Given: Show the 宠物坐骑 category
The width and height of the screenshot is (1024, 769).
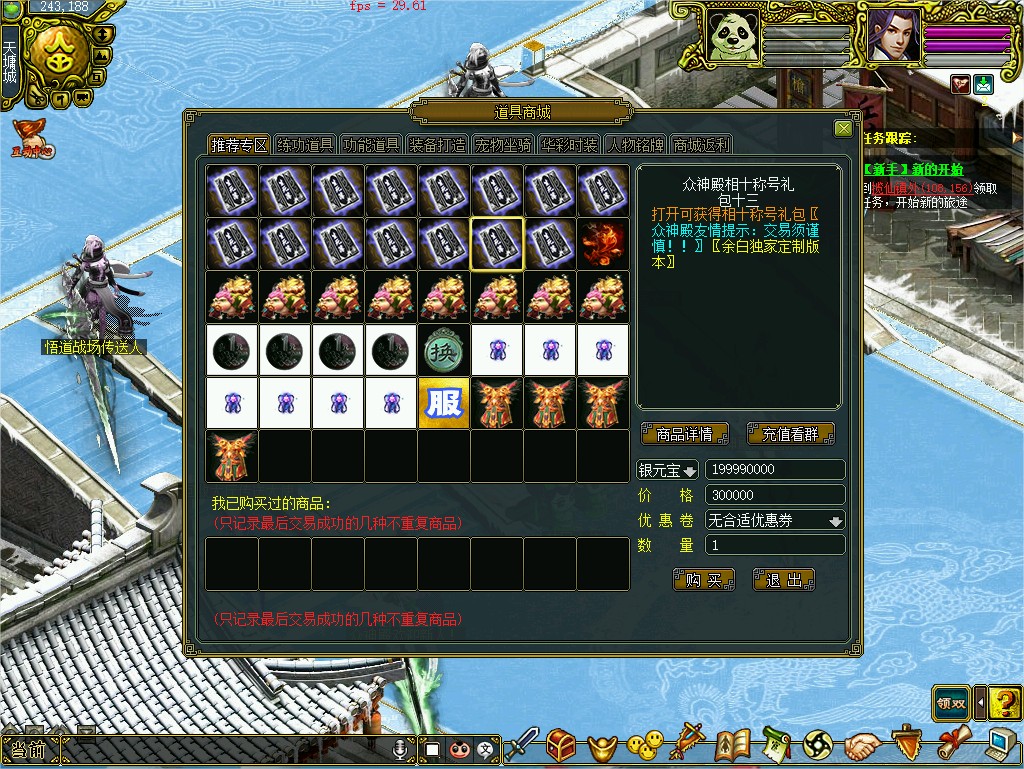Looking at the screenshot, I should pos(503,145).
